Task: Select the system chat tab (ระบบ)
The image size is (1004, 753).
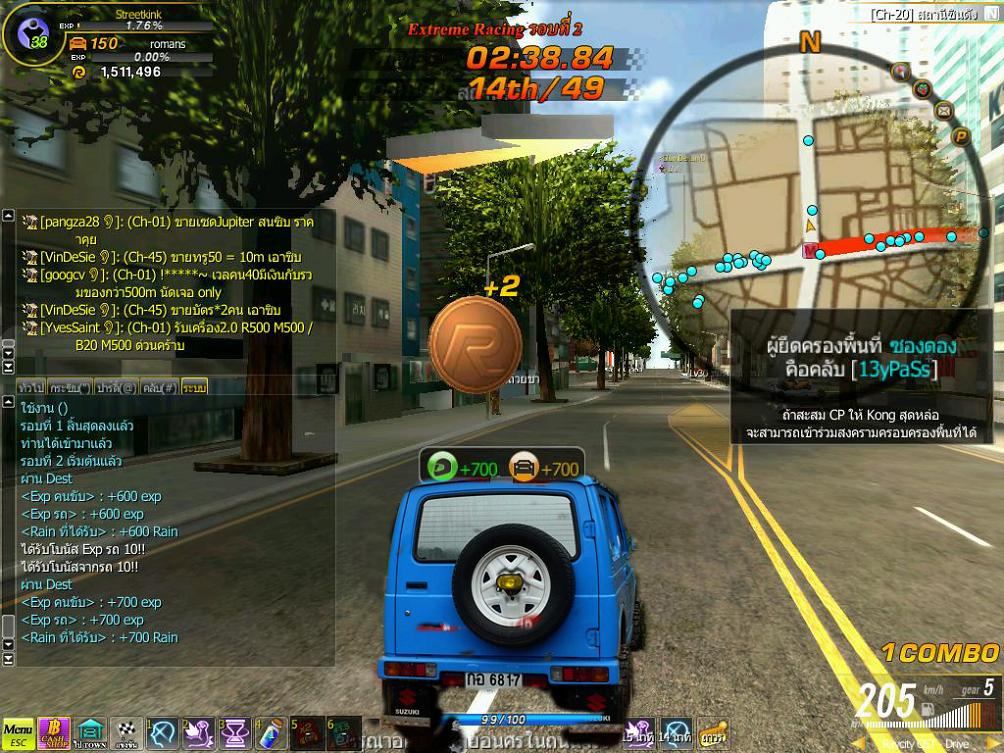Action: [195, 386]
